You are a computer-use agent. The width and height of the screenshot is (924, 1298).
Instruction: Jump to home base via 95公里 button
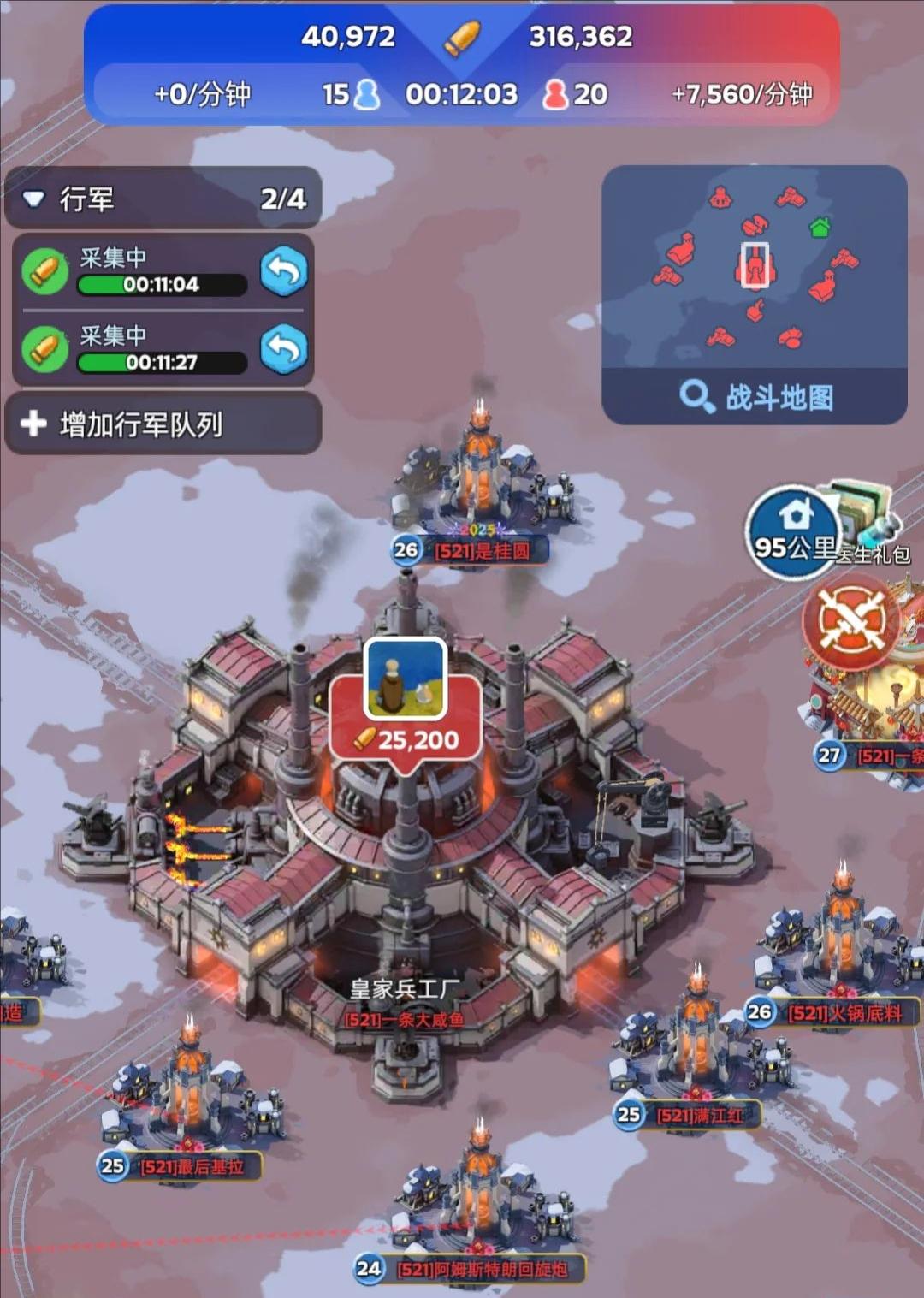click(793, 531)
